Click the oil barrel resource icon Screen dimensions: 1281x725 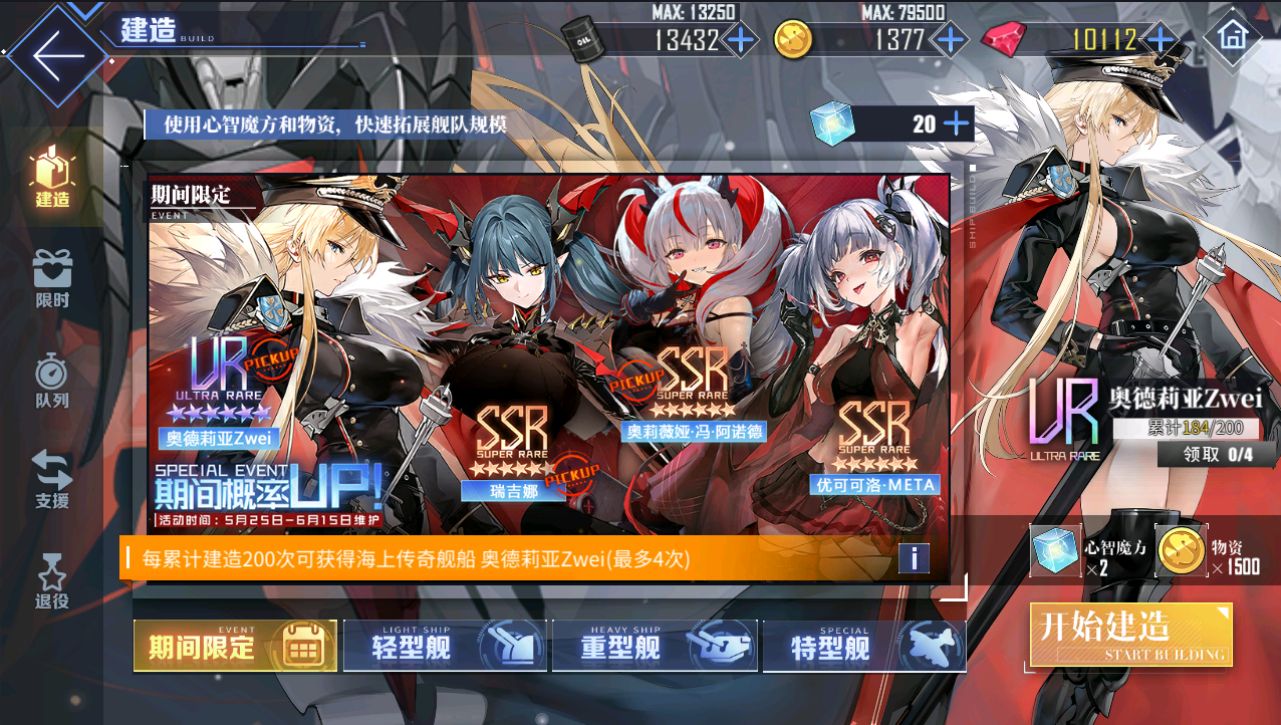[x=582, y=38]
